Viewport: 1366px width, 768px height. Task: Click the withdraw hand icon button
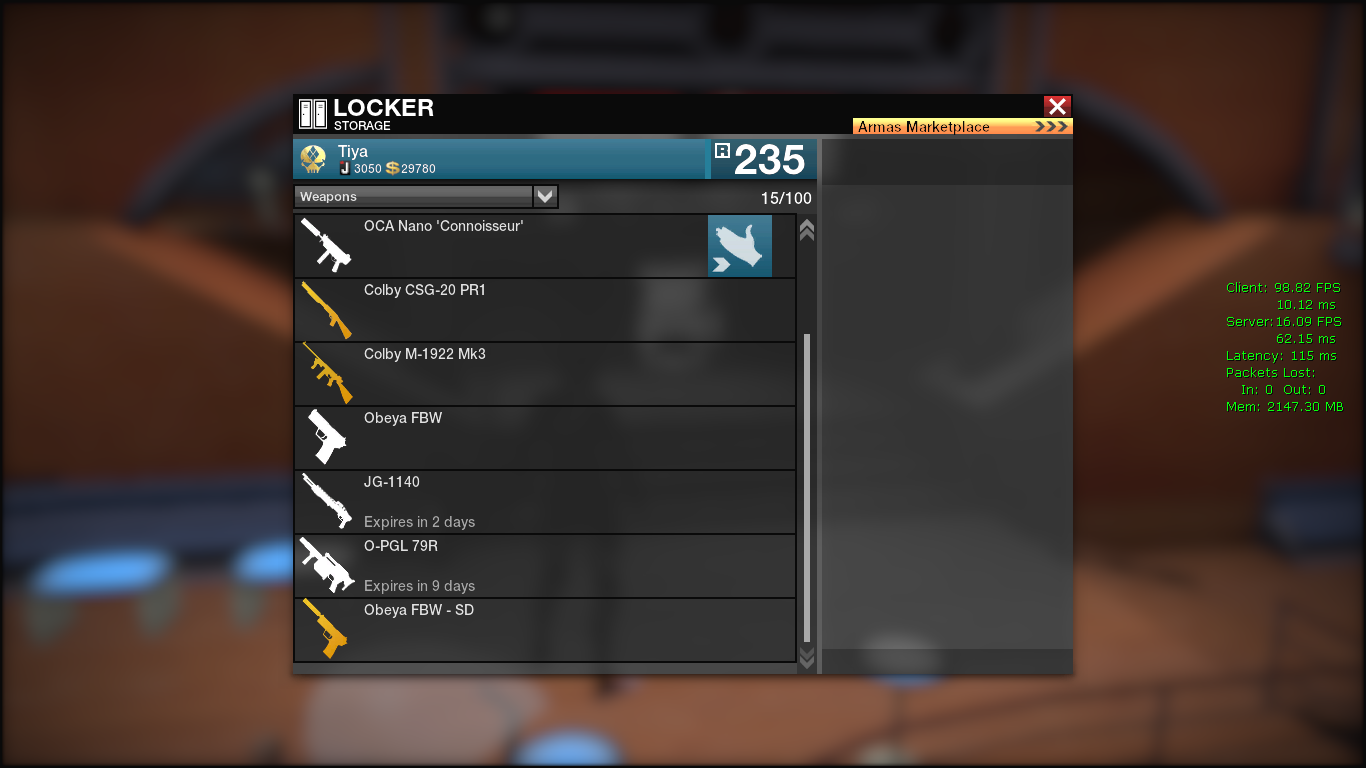pyautogui.click(x=740, y=246)
